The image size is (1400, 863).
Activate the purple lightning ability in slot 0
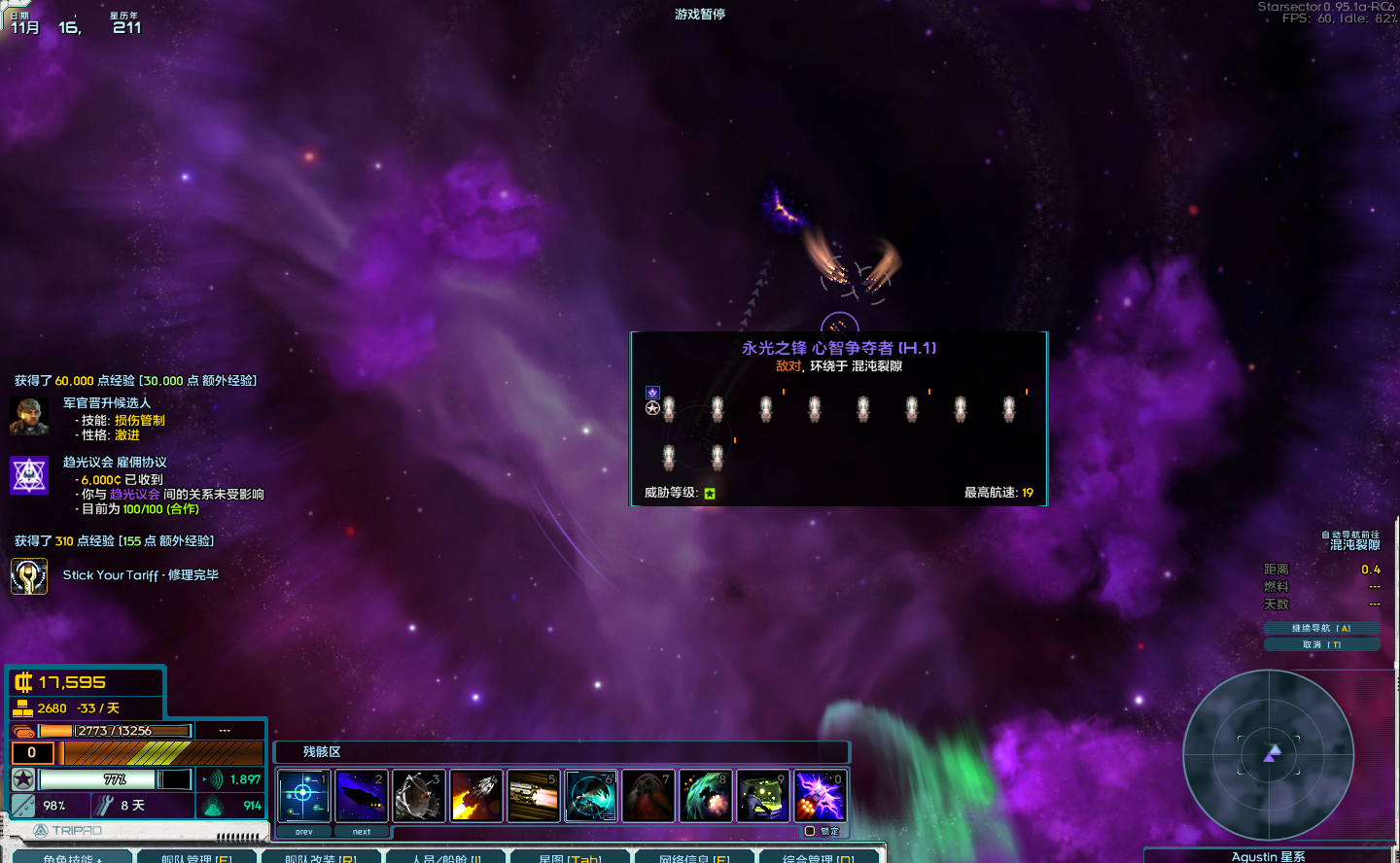tap(820, 796)
